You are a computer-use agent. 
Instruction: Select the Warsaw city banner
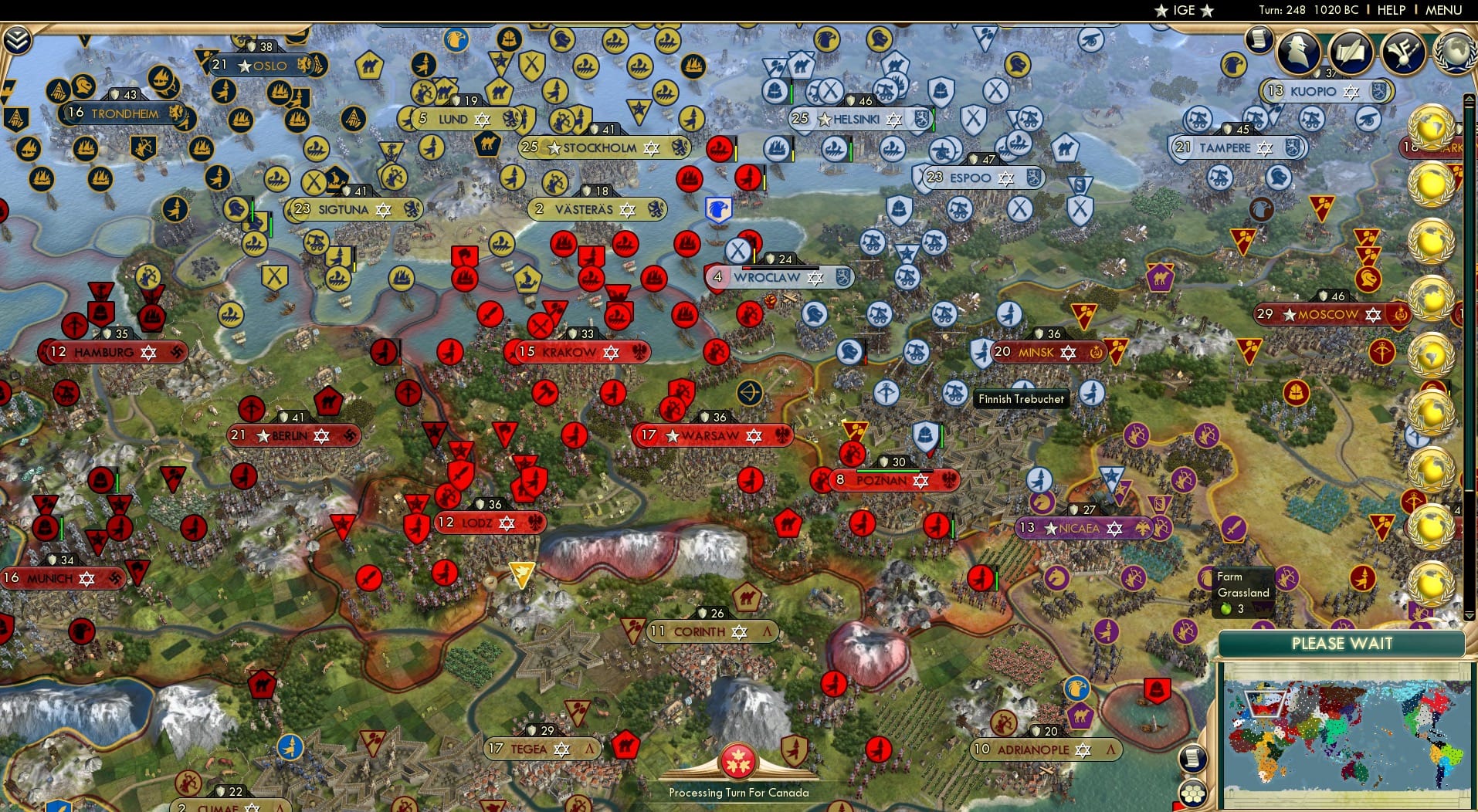point(711,435)
